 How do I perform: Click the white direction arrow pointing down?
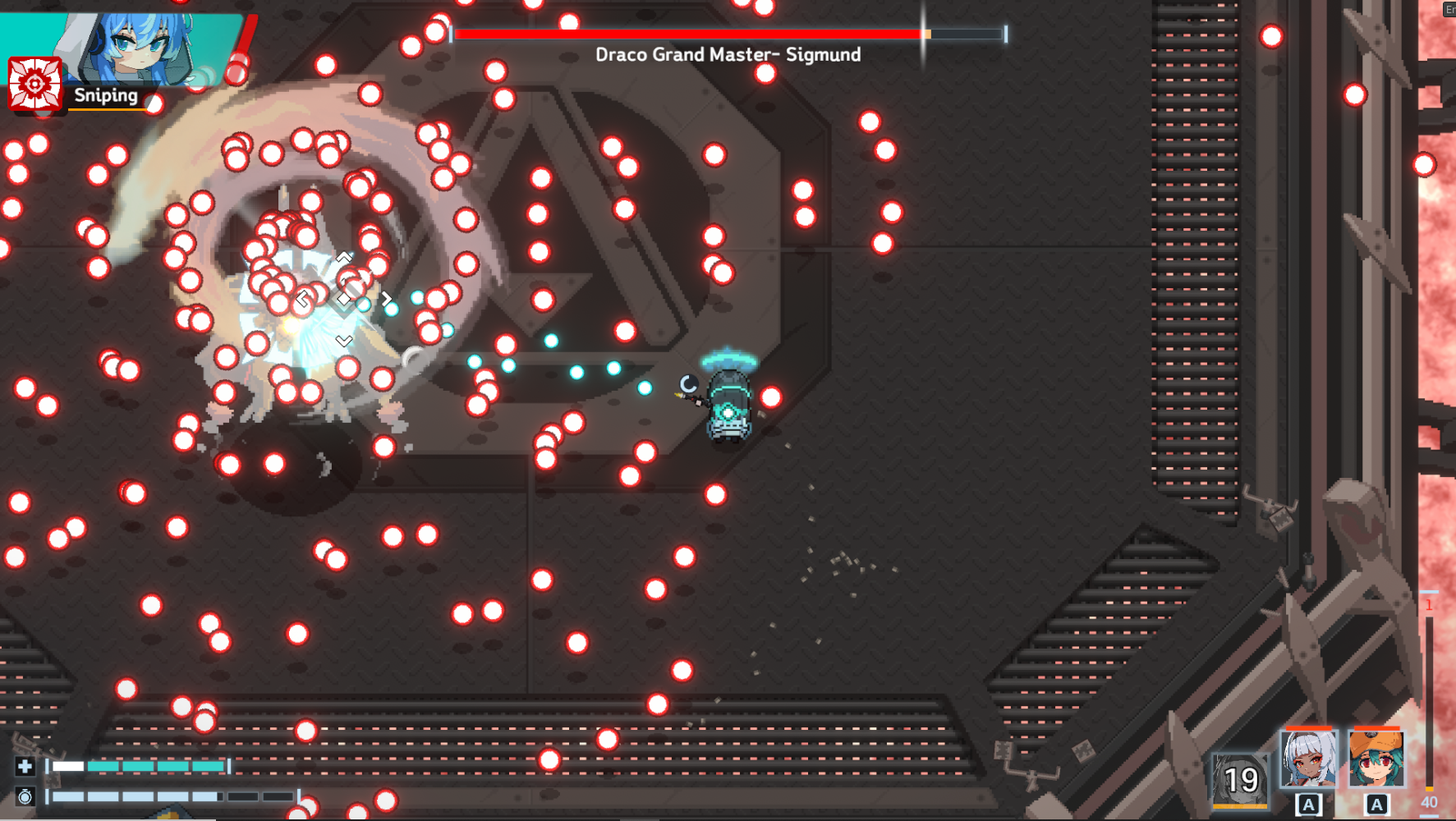pyautogui.click(x=345, y=337)
